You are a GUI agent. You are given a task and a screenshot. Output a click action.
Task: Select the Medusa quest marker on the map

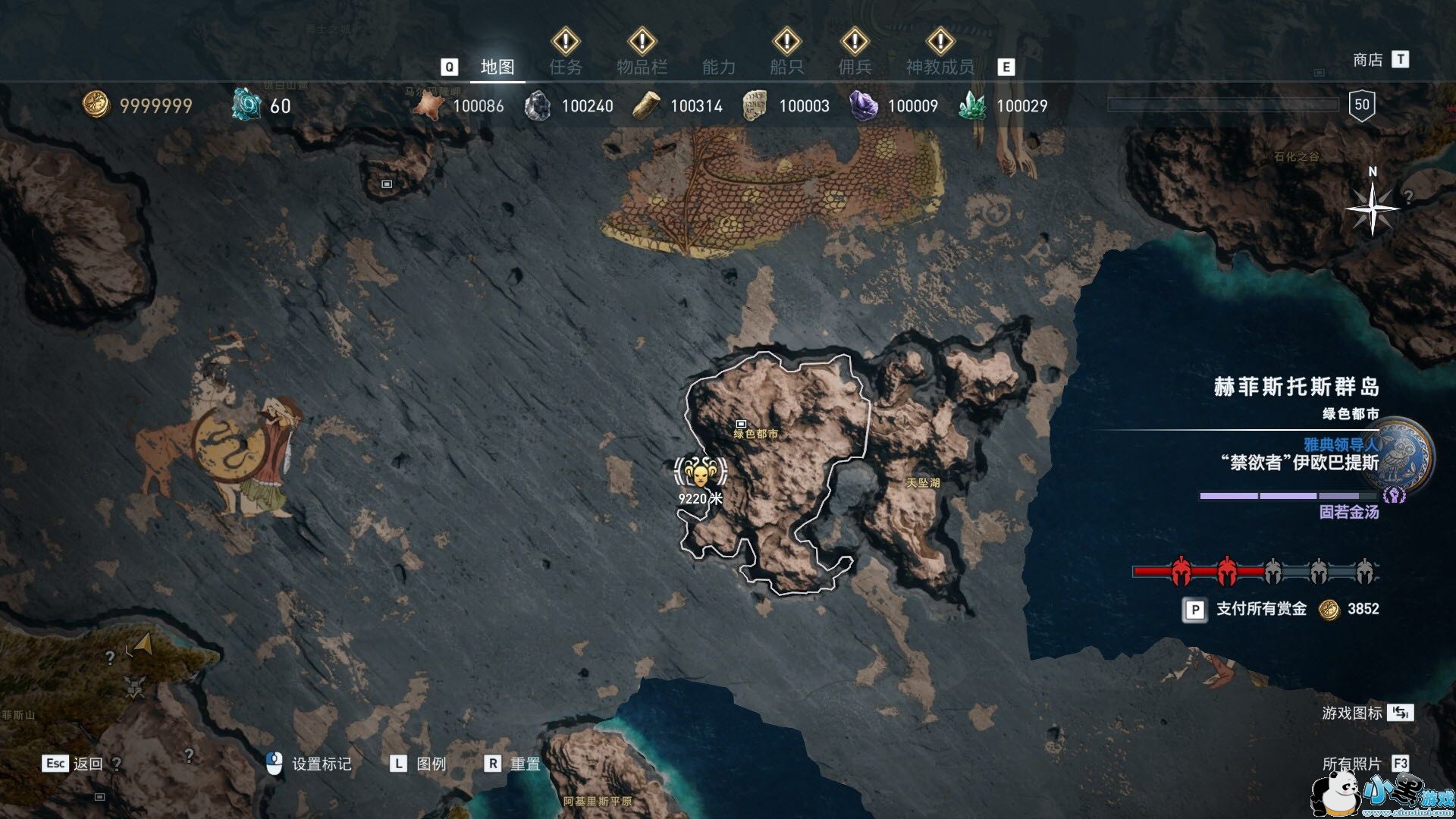coord(699,473)
